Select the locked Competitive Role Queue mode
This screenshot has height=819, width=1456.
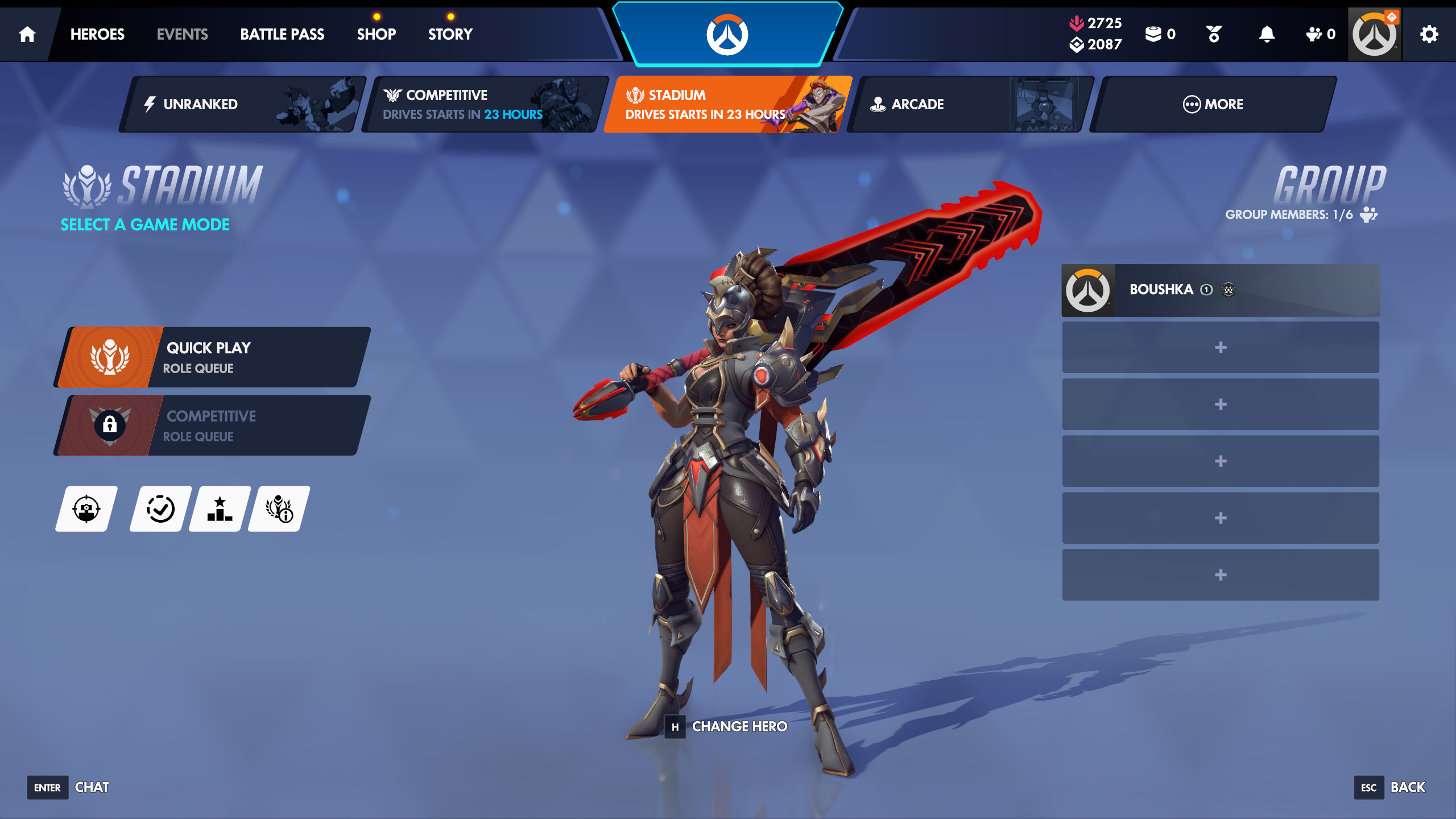click(210, 425)
